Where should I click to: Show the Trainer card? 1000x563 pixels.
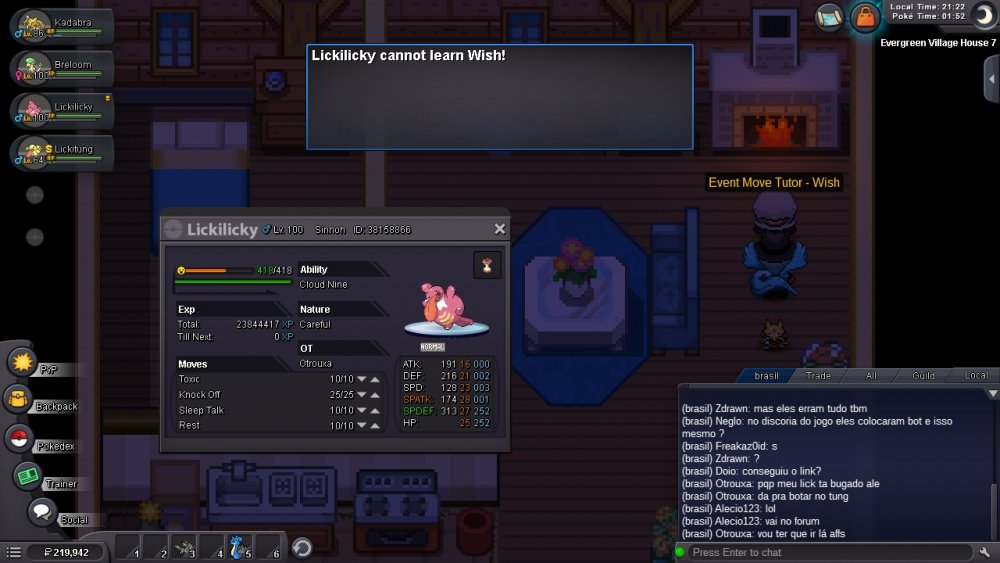(x=27, y=476)
